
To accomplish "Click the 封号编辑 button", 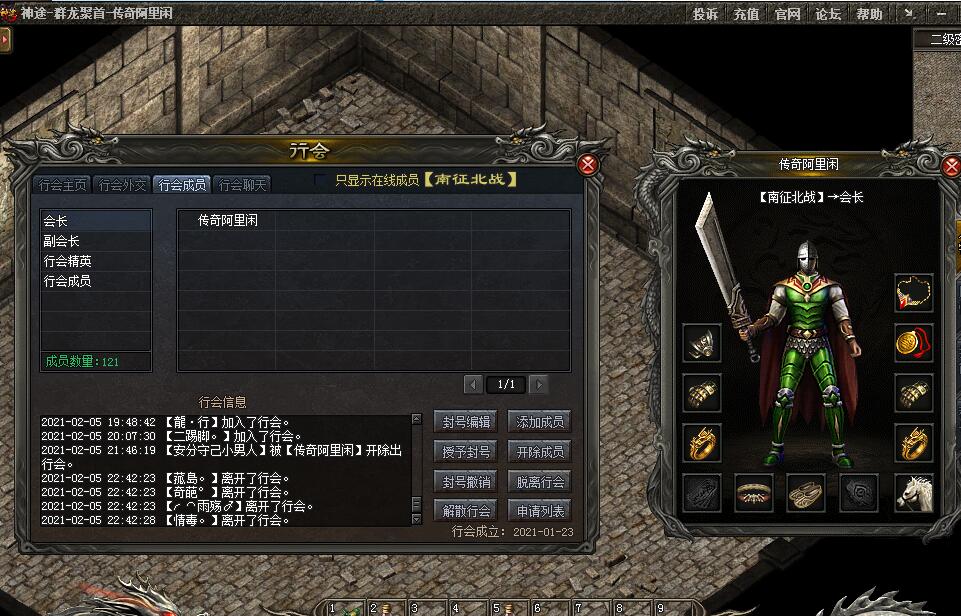I will pyautogui.click(x=466, y=422).
